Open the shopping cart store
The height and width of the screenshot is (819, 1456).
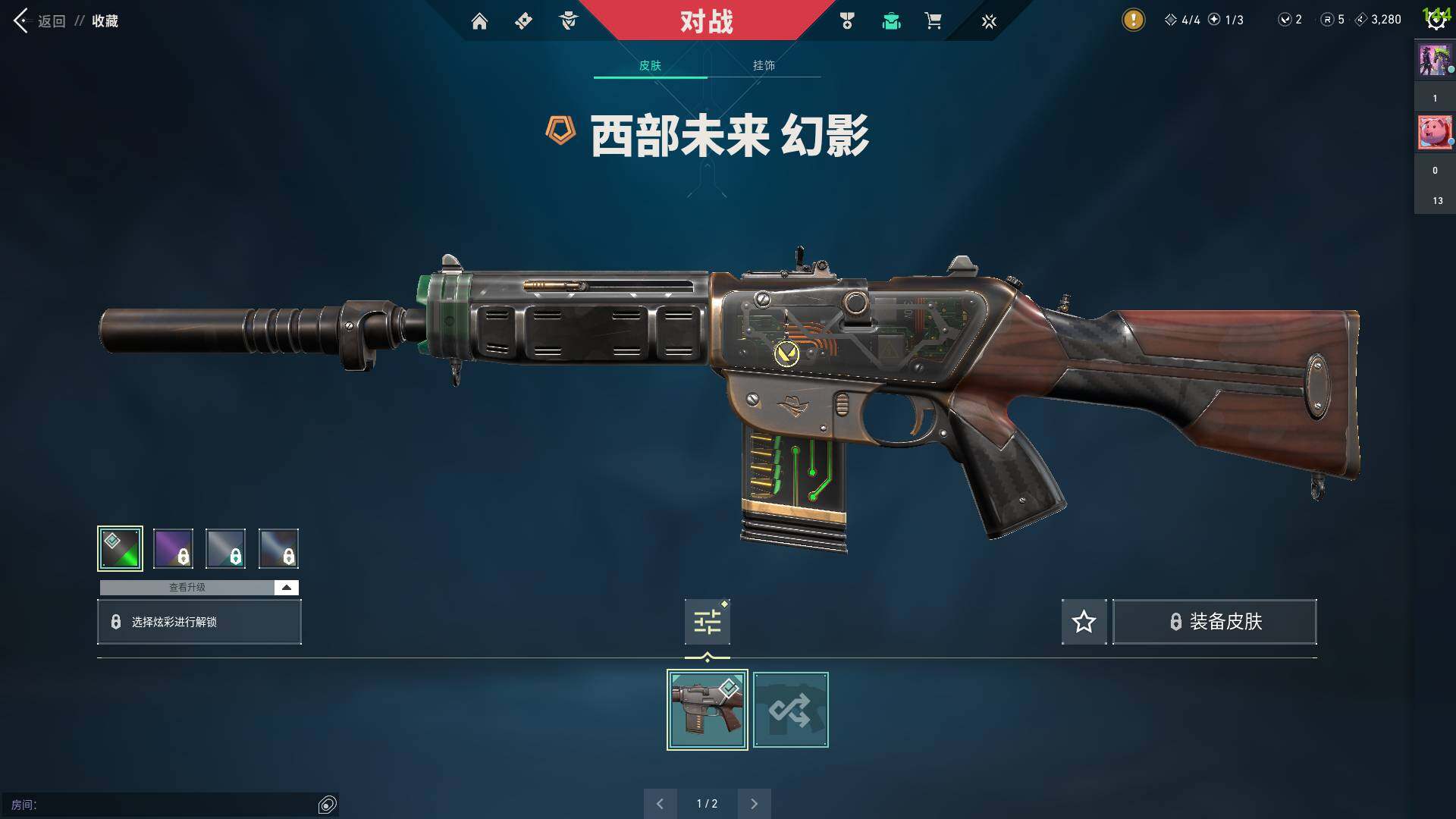point(933,21)
